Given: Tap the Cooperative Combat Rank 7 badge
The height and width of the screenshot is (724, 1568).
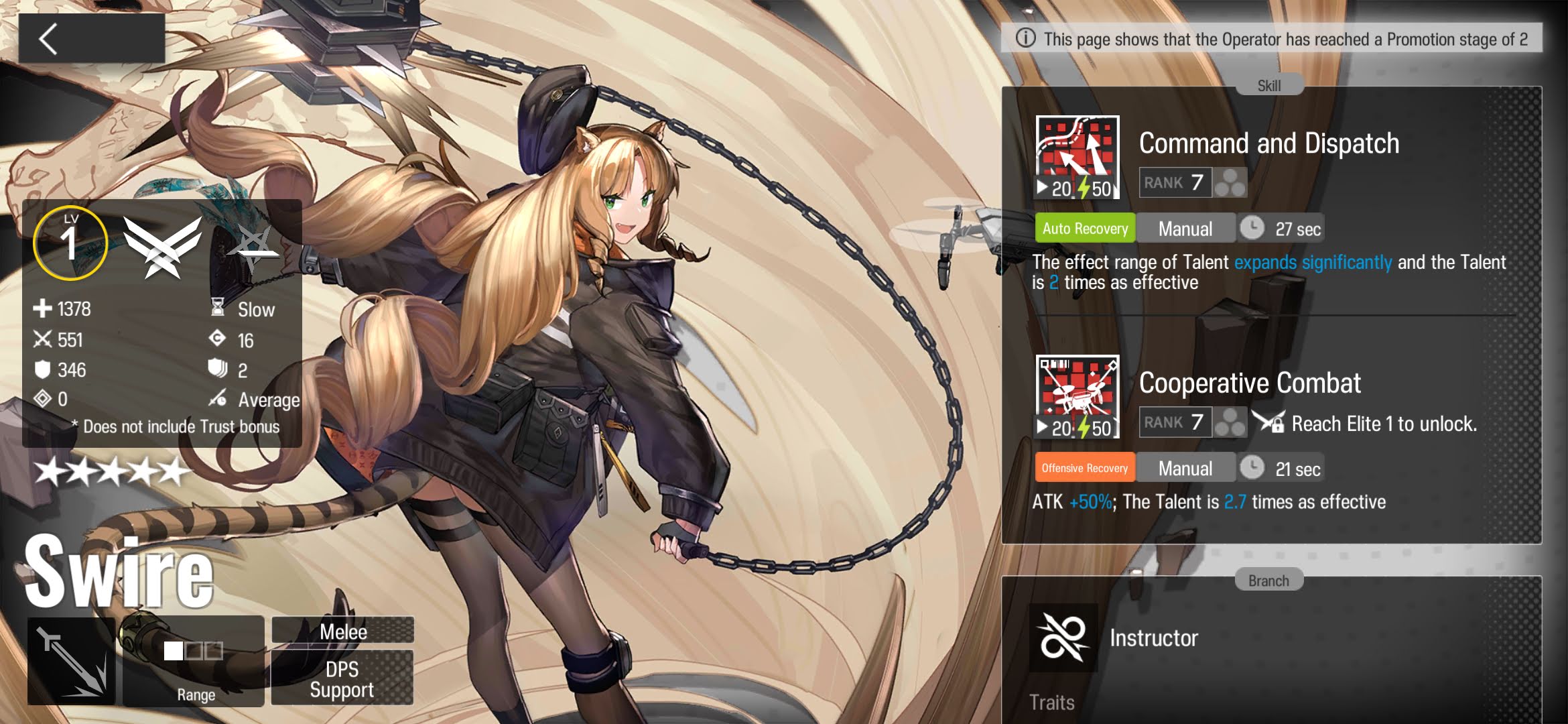Looking at the screenshot, I should pyautogui.click(x=1175, y=422).
